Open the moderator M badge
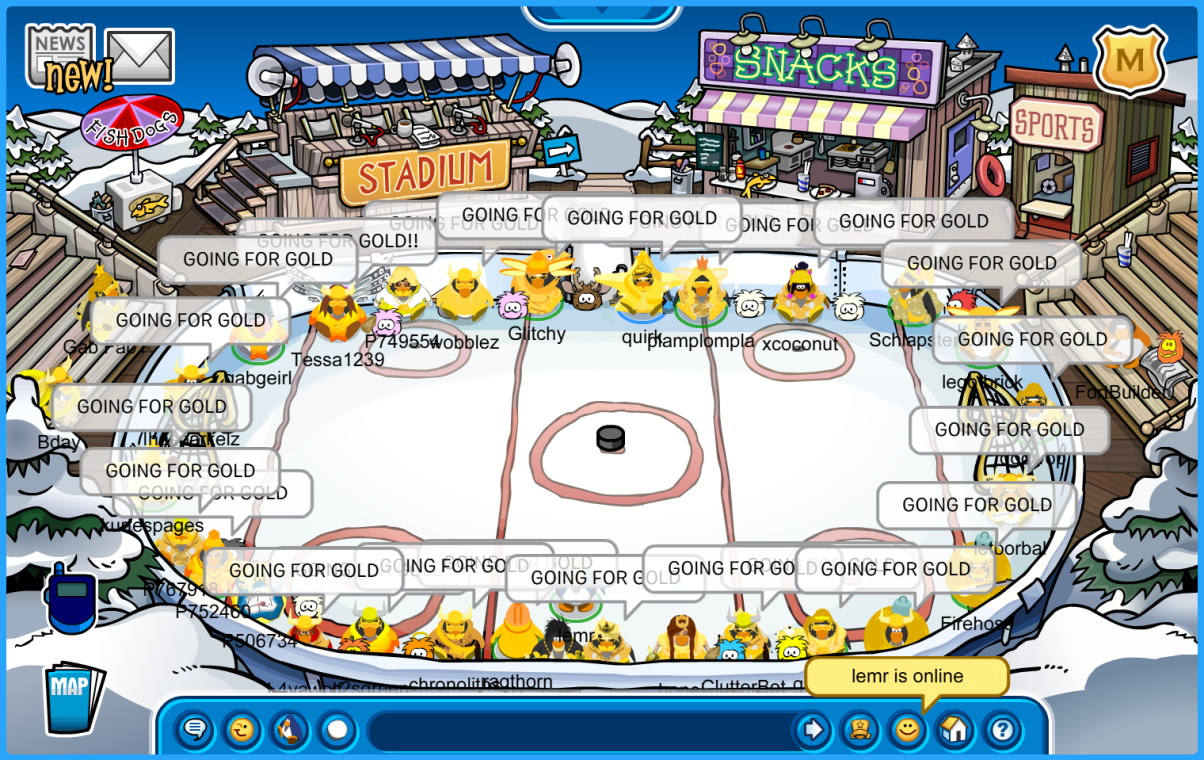 click(x=1130, y=61)
